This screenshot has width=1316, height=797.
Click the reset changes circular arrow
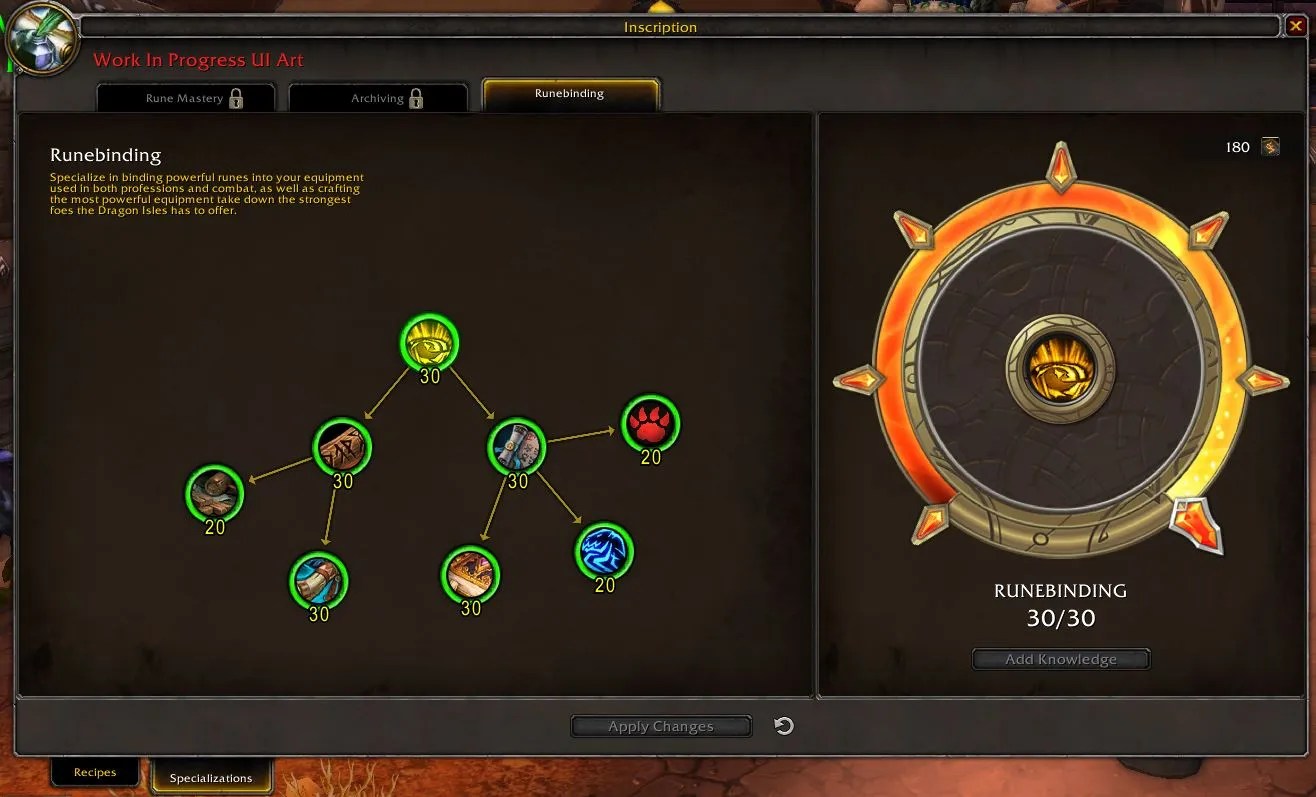(784, 726)
